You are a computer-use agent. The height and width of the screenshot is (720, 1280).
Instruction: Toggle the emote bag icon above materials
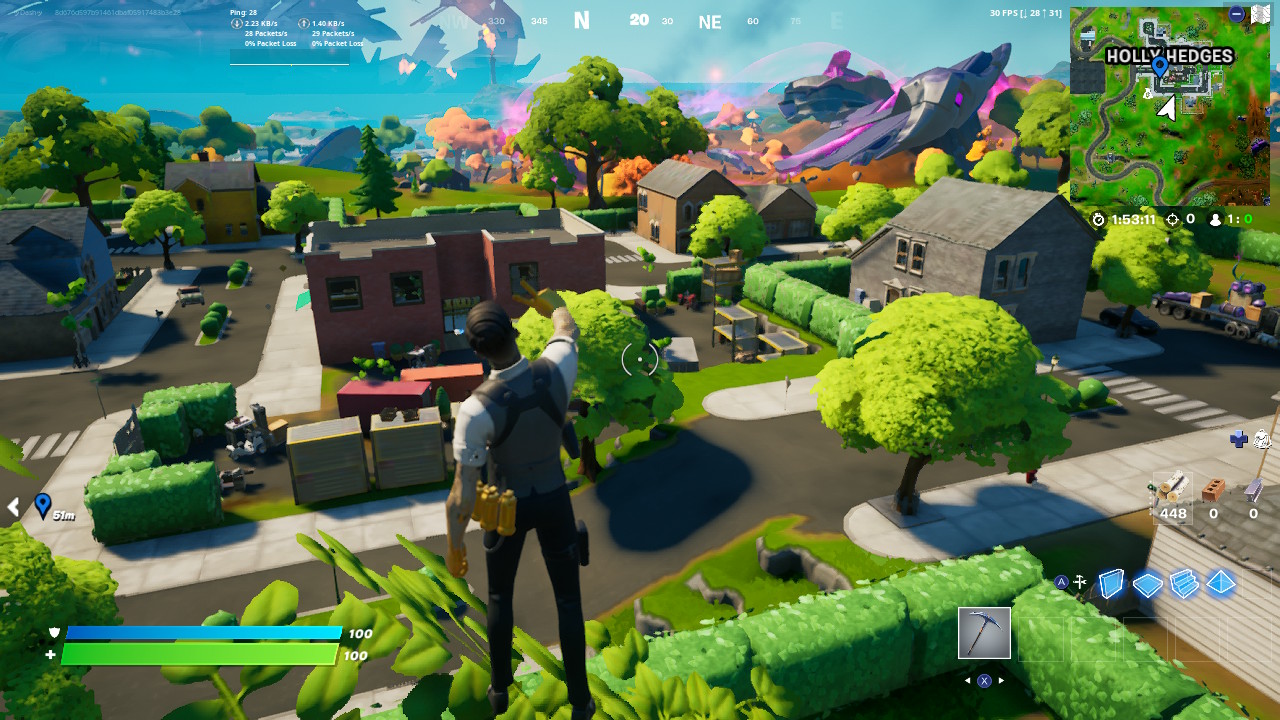(x=1262, y=438)
